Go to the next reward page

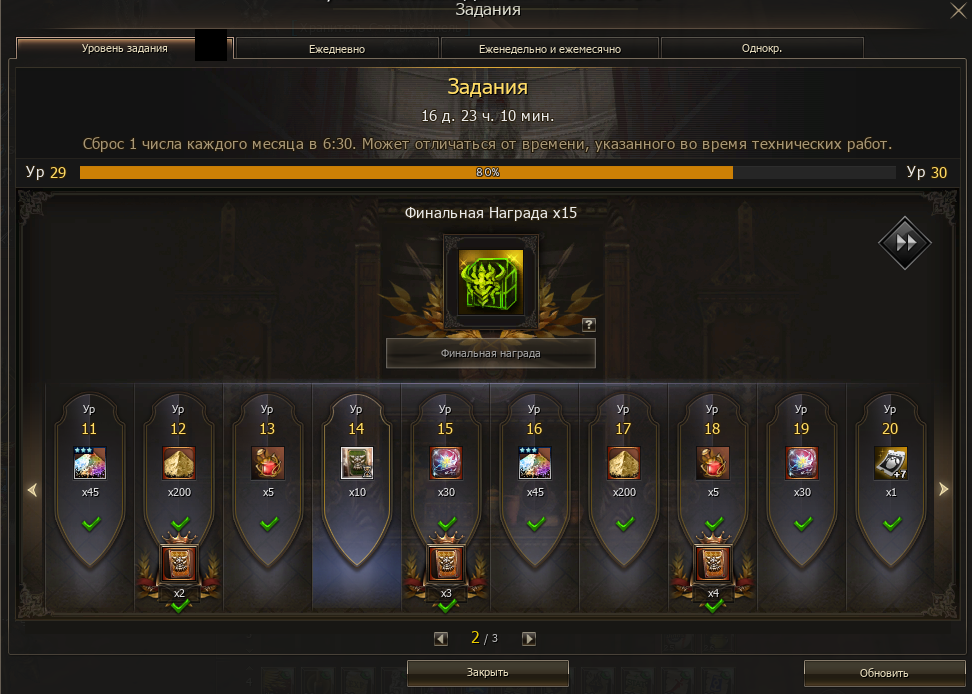(529, 639)
